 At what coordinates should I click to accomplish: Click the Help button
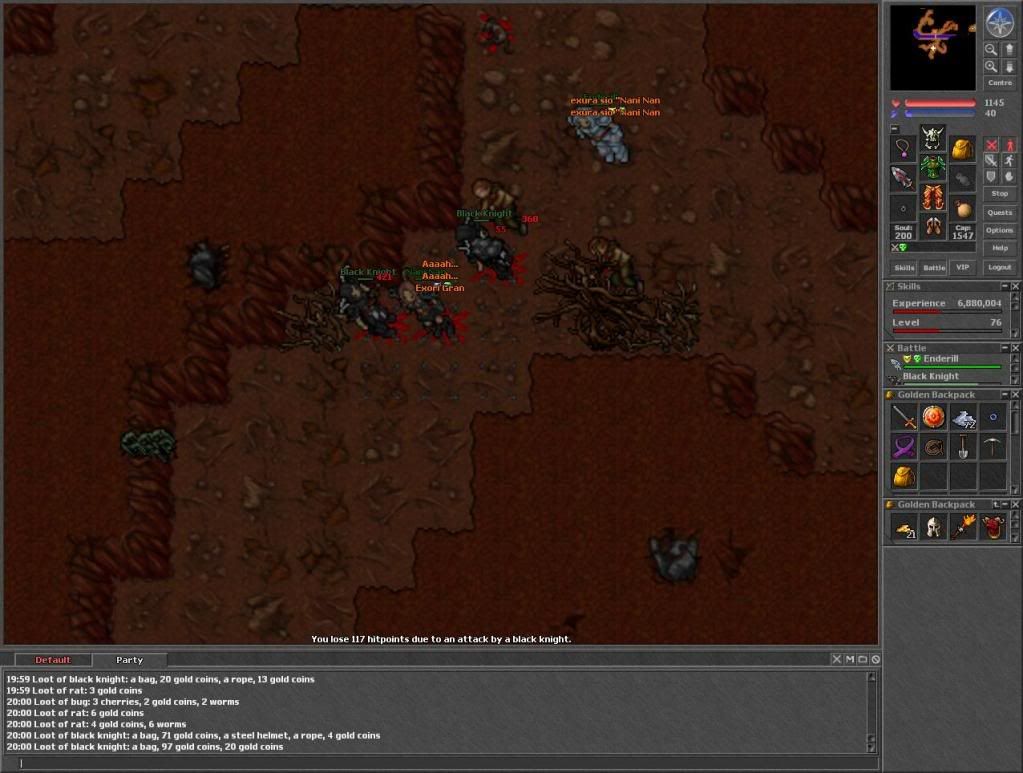coord(999,248)
